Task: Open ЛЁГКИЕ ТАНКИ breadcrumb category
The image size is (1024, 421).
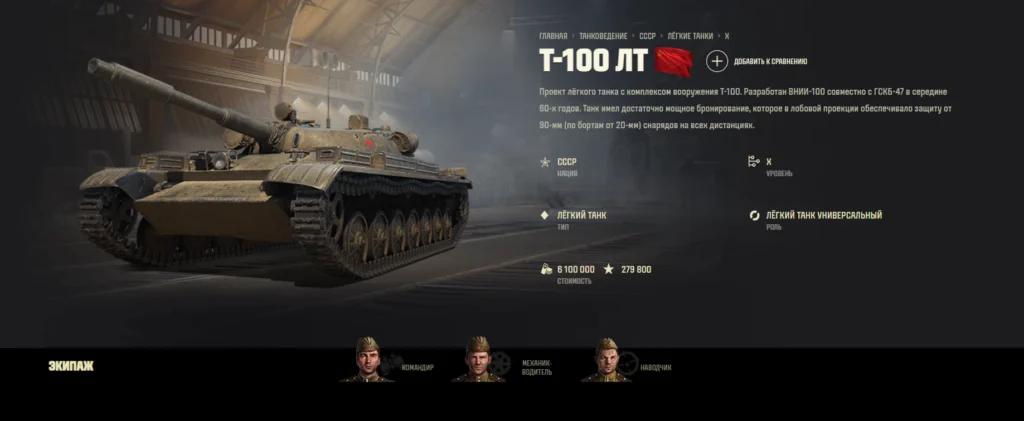Action: (690, 36)
